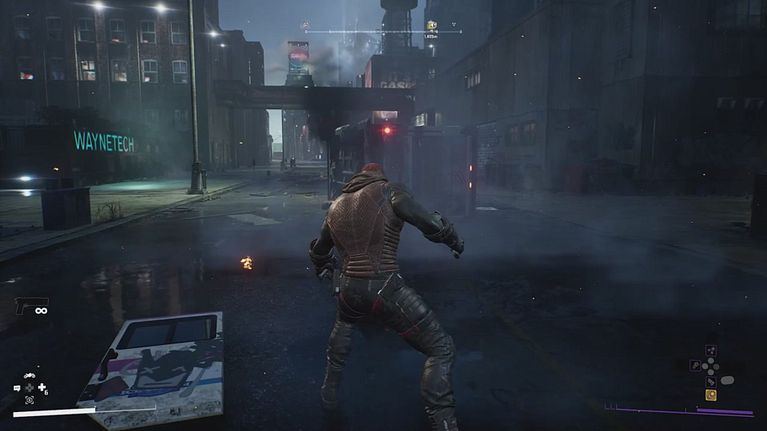Trigger the left momentum ability icon
This screenshot has width=767, height=431.
point(694,366)
